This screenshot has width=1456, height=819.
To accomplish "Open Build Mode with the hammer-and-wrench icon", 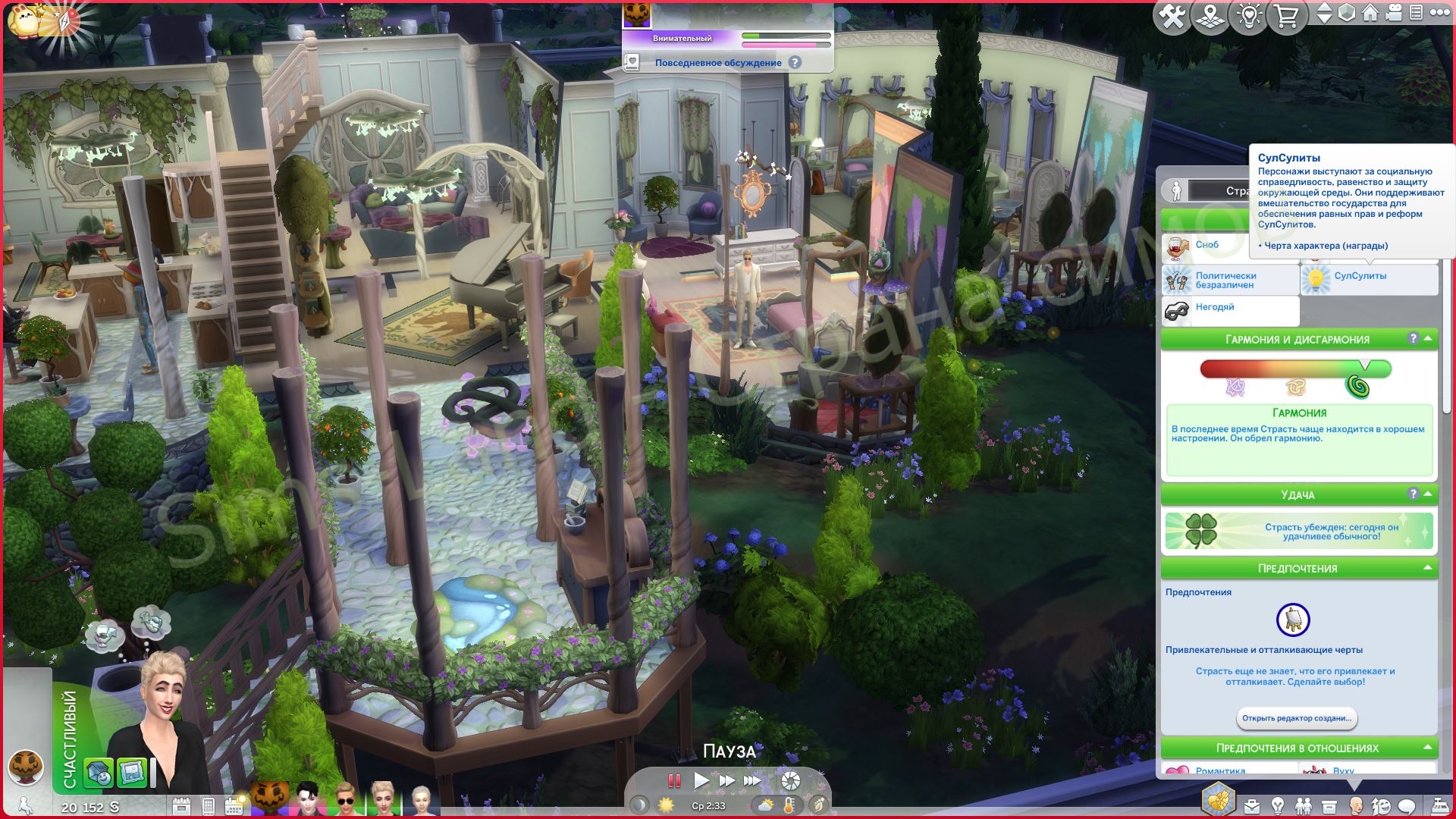I will 1172,17.
